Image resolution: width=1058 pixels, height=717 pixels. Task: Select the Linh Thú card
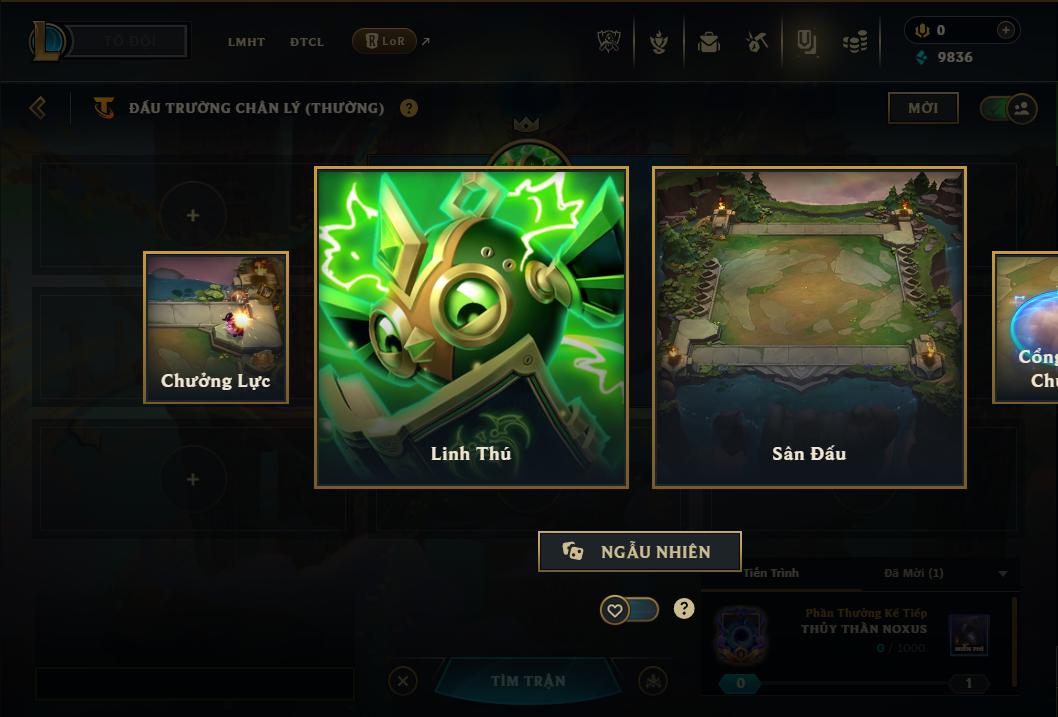pyautogui.click(x=471, y=327)
